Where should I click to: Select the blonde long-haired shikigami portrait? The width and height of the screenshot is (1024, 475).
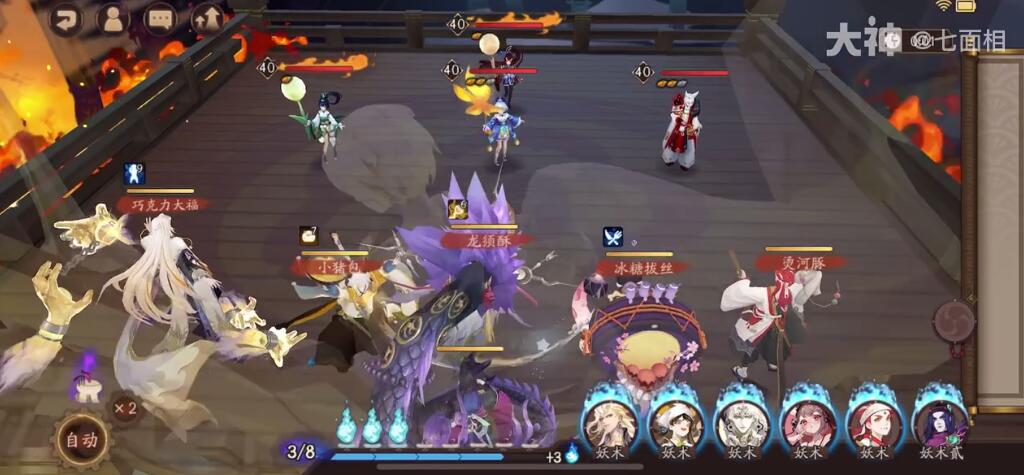click(610, 422)
